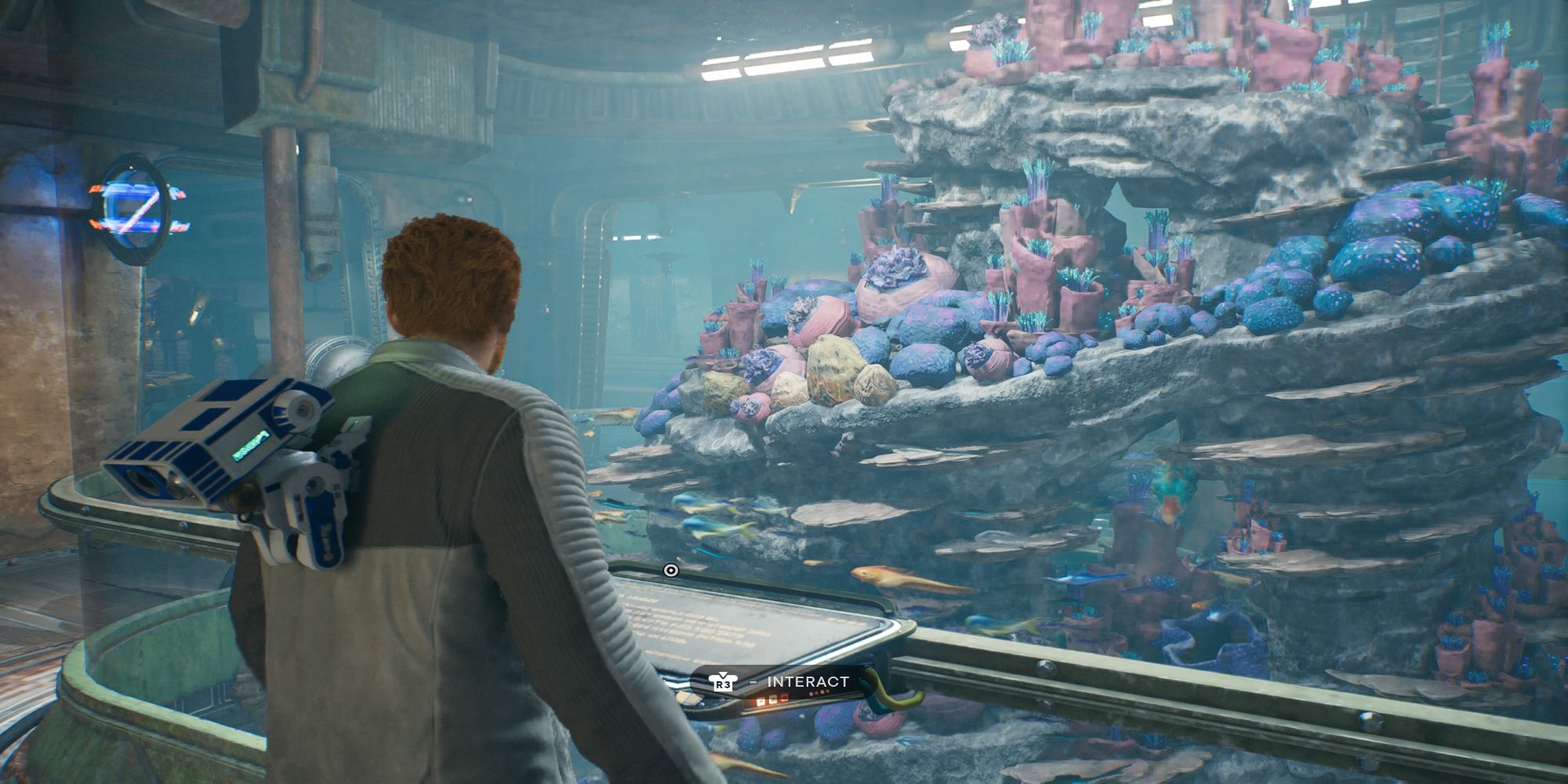Click the R3 button icon in the prompt

(723, 683)
